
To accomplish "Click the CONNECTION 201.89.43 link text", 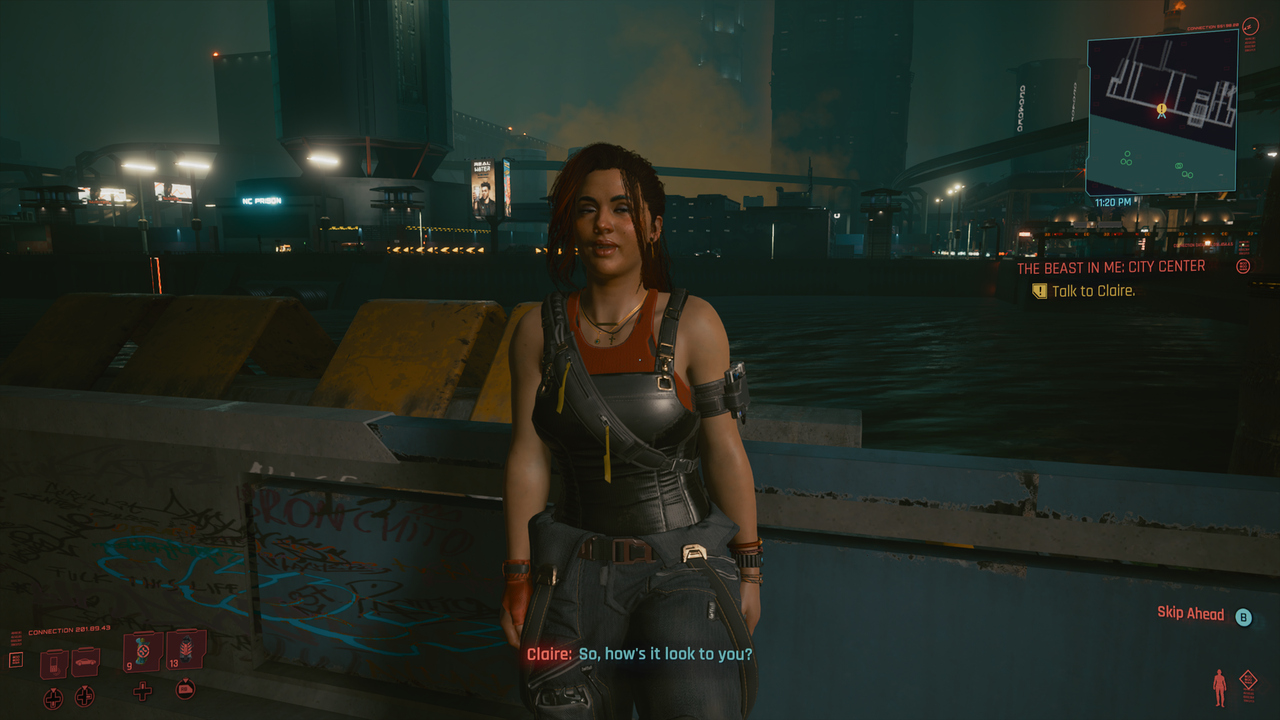I will pos(69,629).
